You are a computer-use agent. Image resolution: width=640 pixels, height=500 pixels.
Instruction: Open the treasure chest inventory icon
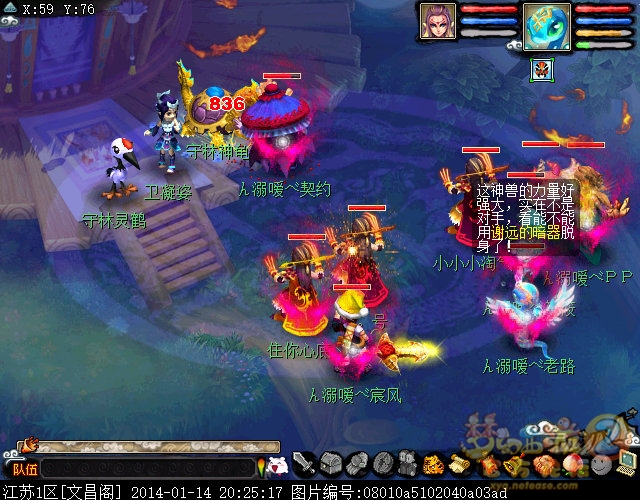click(332, 463)
